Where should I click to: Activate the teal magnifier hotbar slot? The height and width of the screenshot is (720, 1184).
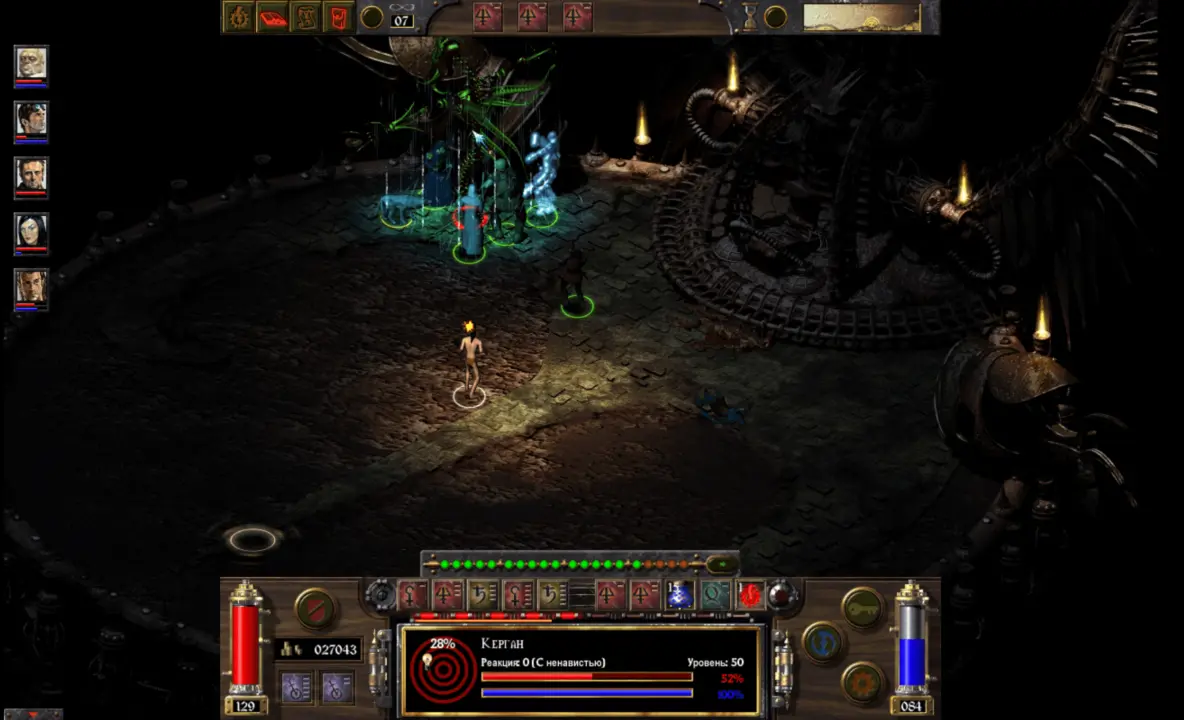pos(715,595)
